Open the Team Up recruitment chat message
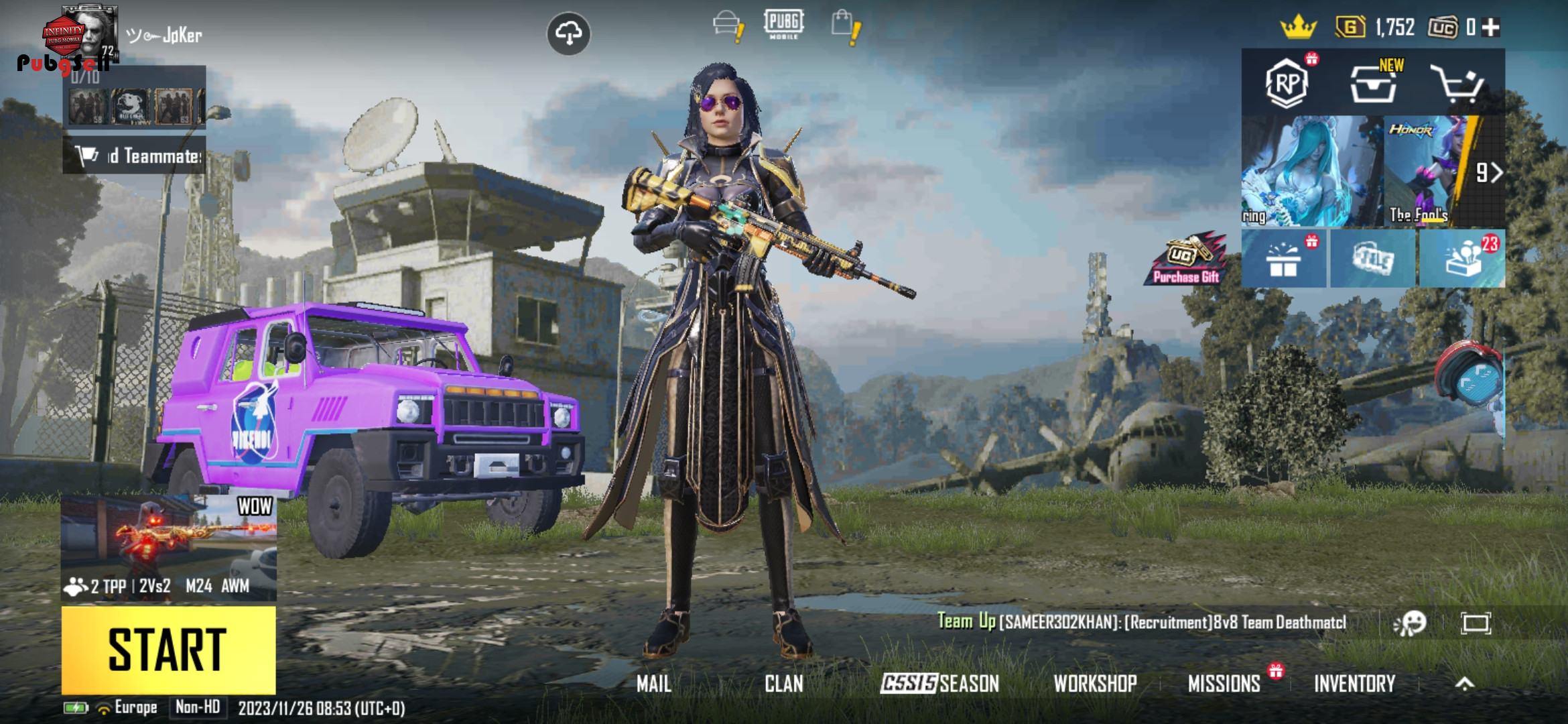The image size is (1568, 724). (1141, 622)
